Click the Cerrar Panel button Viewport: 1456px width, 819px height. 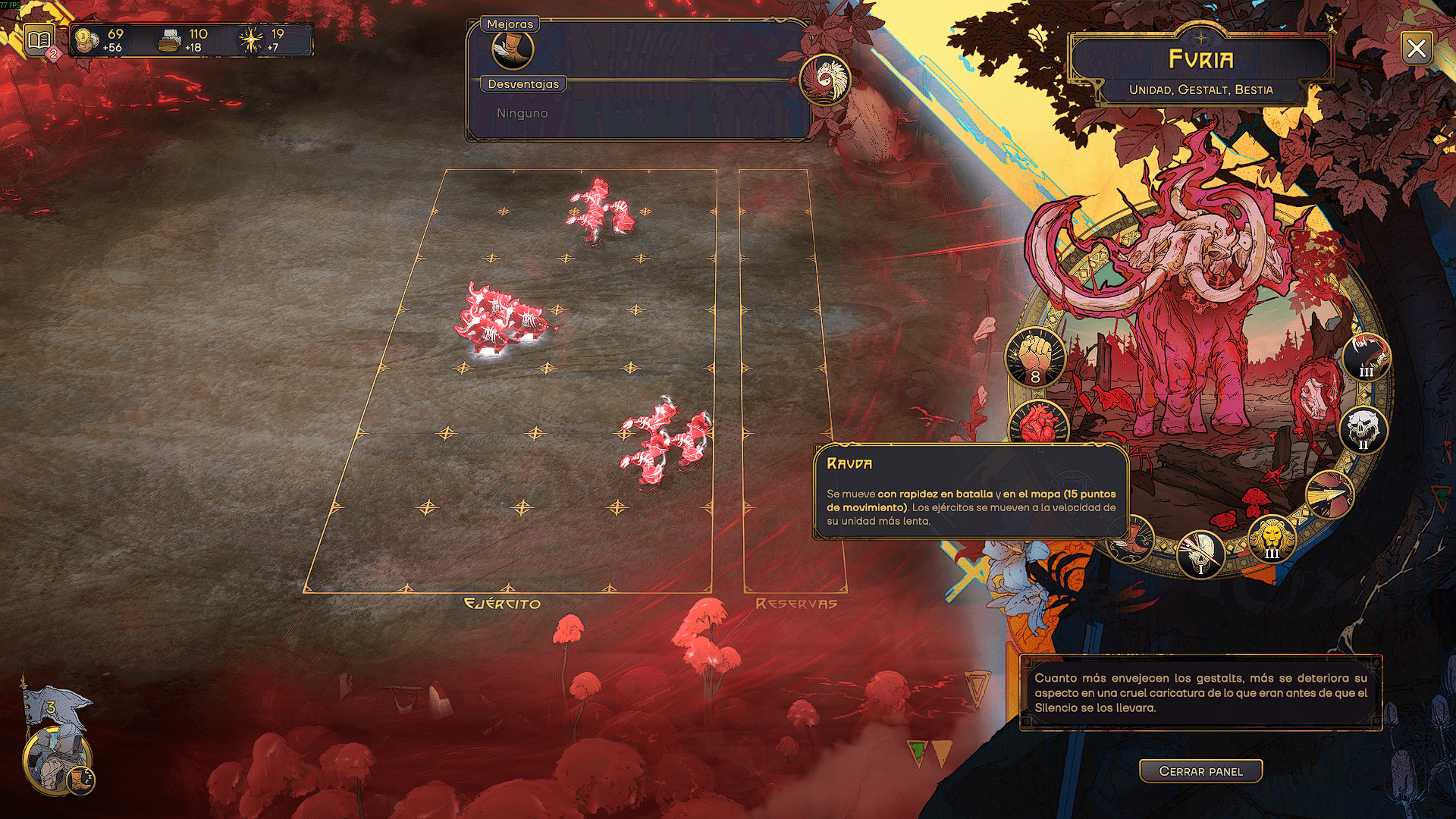pyautogui.click(x=1200, y=771)
